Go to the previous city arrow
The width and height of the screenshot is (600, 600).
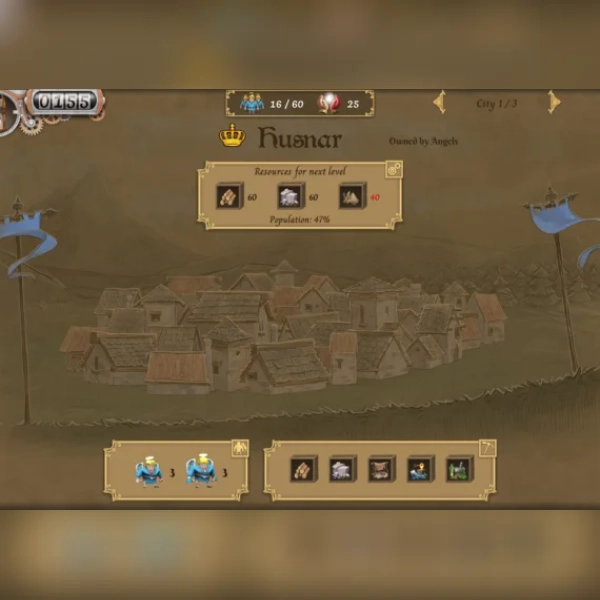439,102
